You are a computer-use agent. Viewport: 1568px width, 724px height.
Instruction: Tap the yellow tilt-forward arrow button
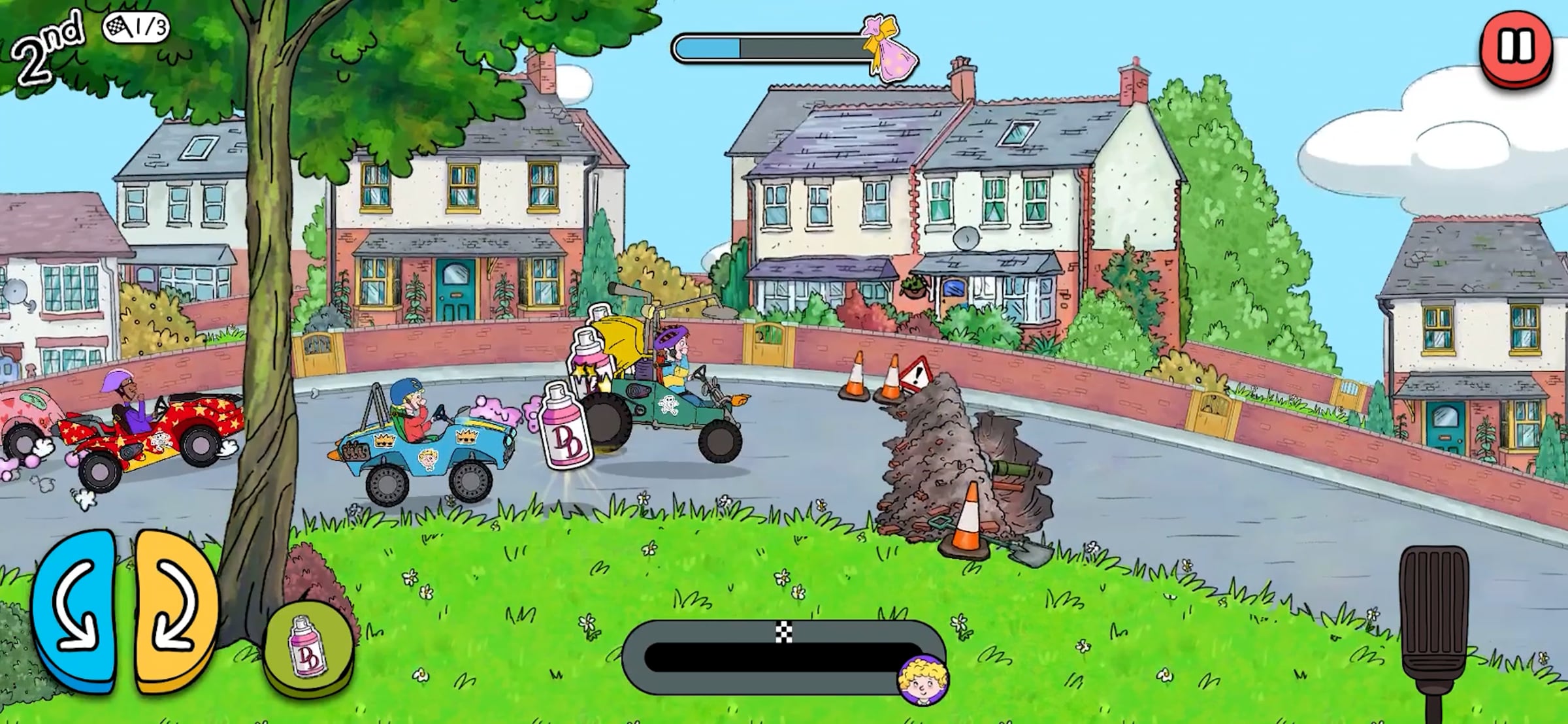pos(174,610)
